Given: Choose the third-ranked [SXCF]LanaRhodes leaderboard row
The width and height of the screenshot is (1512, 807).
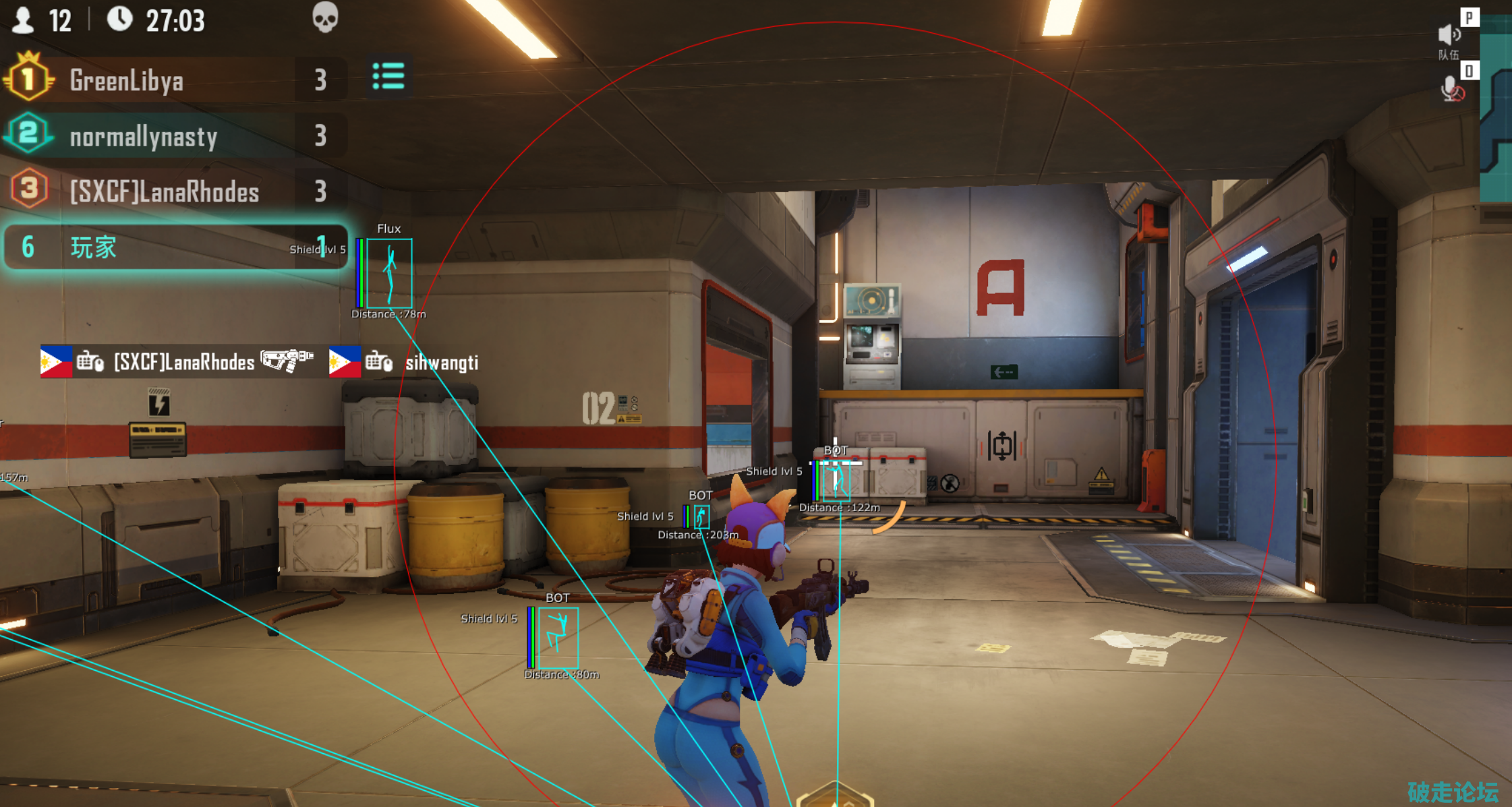Looking at the screenshot, I should (174, 191).
